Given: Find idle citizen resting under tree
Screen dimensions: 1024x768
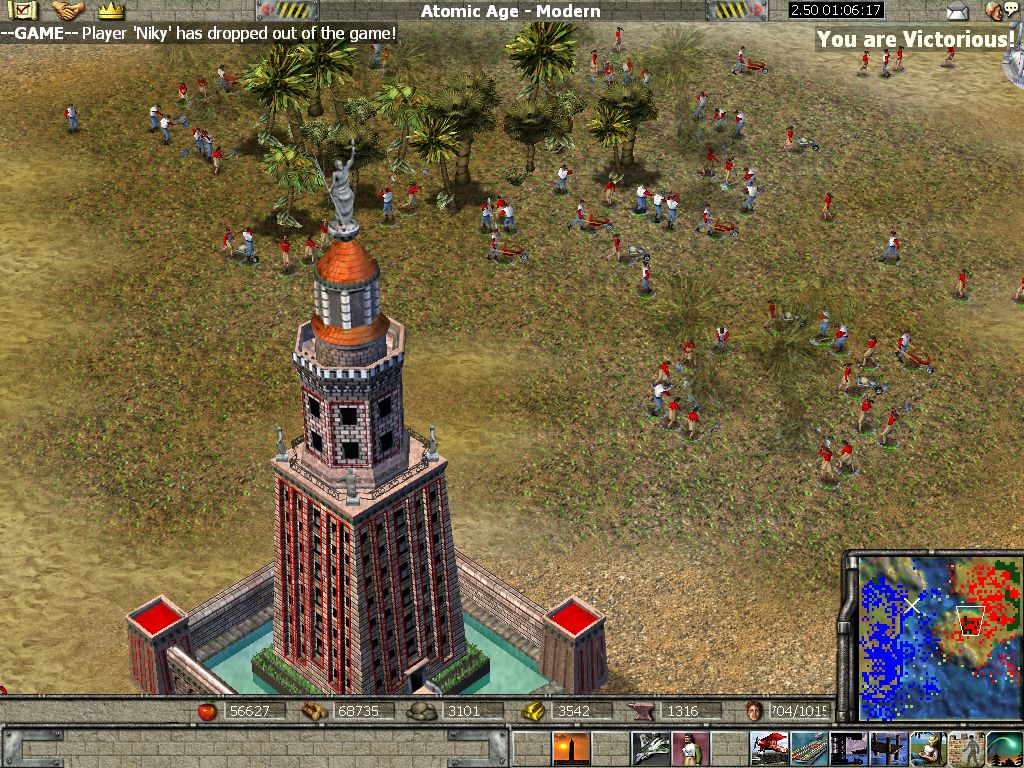Looking at the screenshot, I should coord(928,748).
